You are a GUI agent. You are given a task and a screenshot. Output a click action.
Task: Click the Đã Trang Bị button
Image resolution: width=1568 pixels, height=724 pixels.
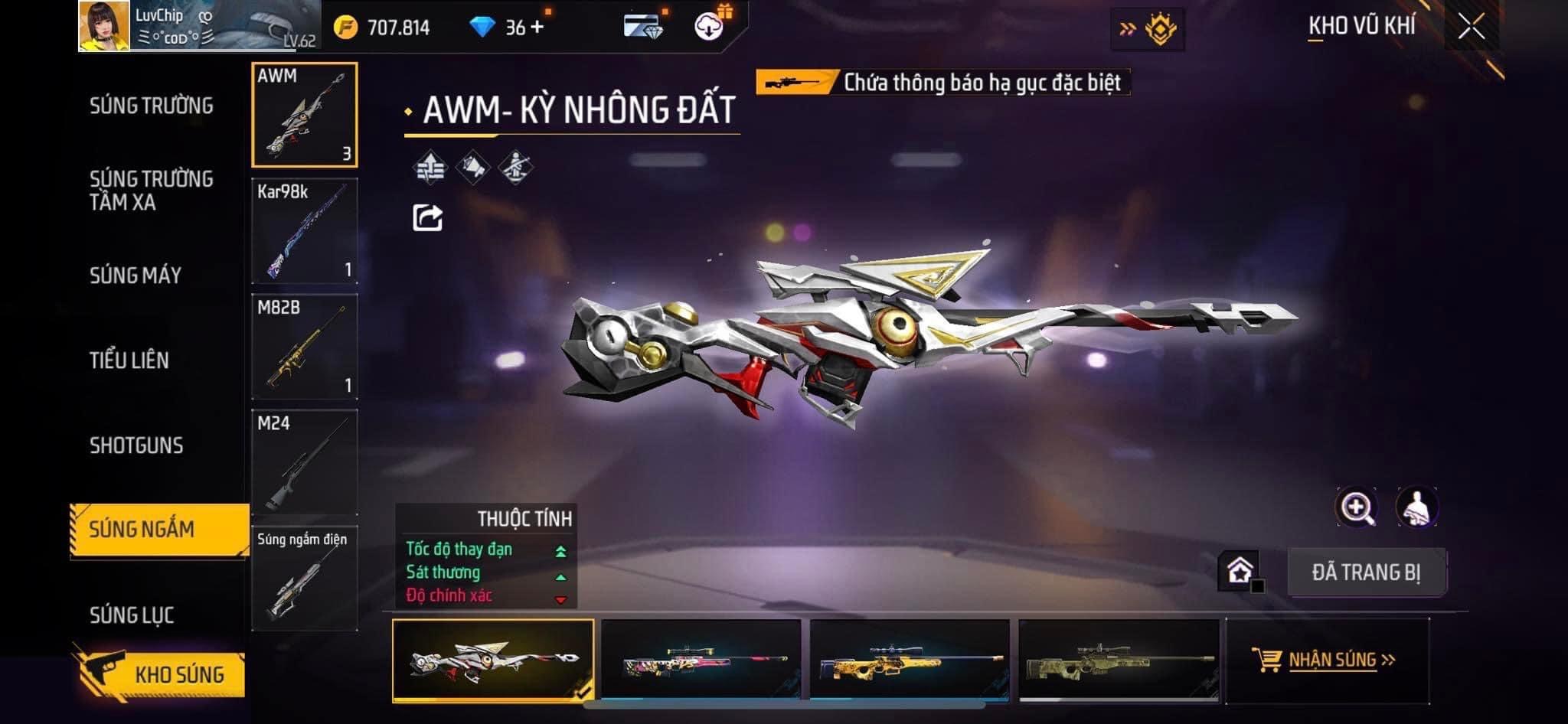tap(1366, 572)
